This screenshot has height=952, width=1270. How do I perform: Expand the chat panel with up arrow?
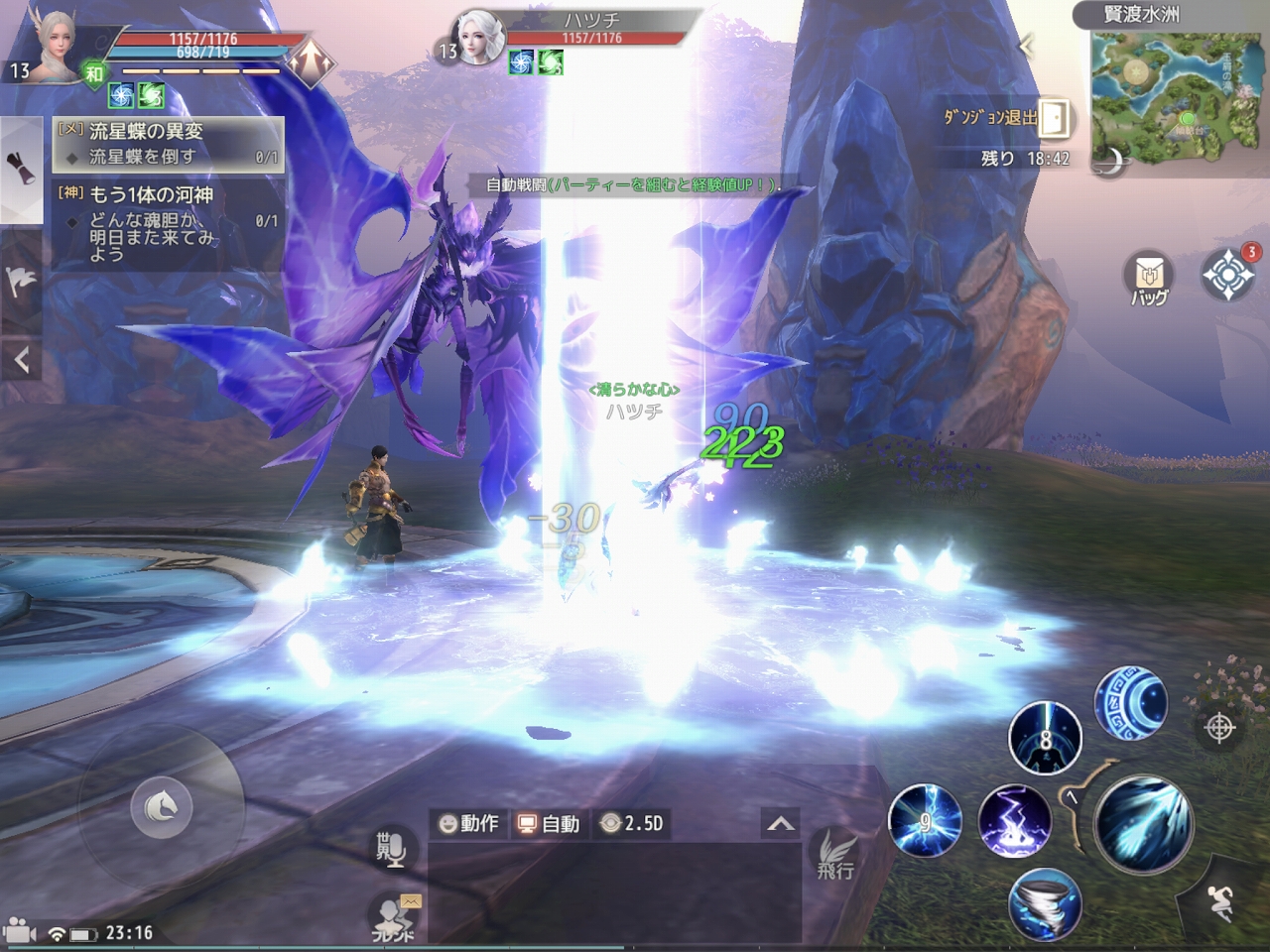coord(781,823)
